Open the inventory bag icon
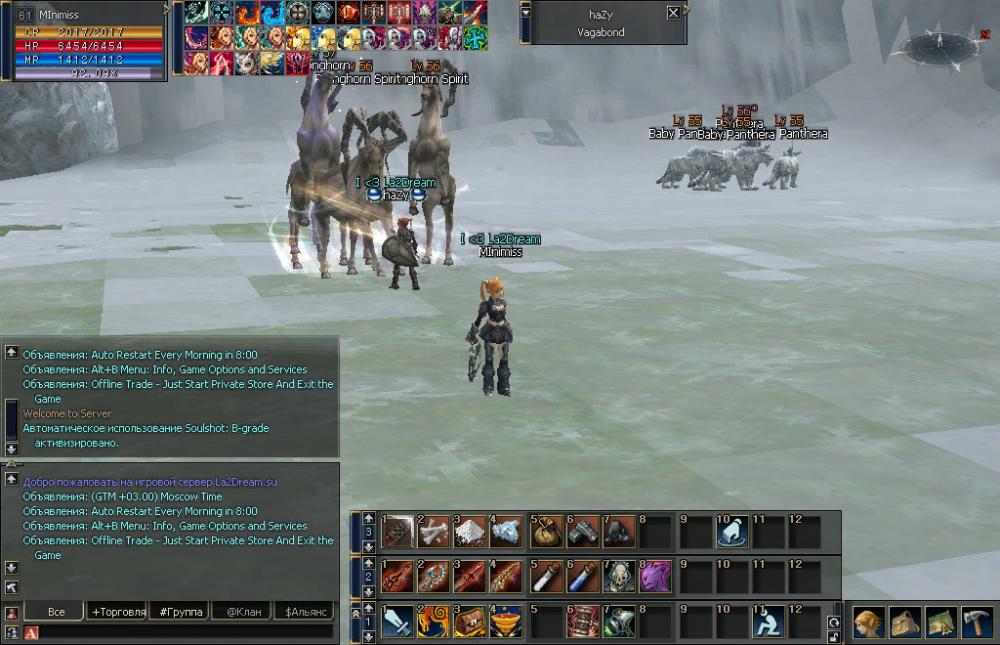The width and height of the screenshot is (1000, 645). 905,622
